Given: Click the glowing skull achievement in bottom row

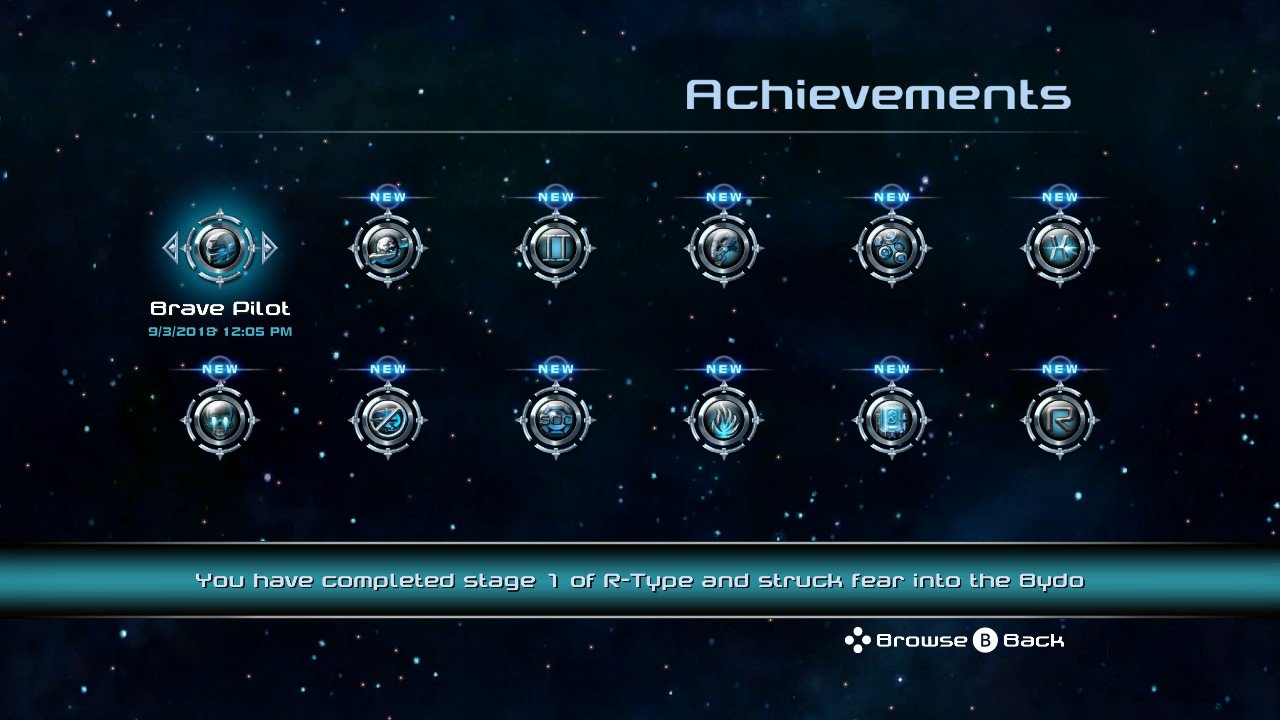Looking at the screenshot, I should point(218,420).
